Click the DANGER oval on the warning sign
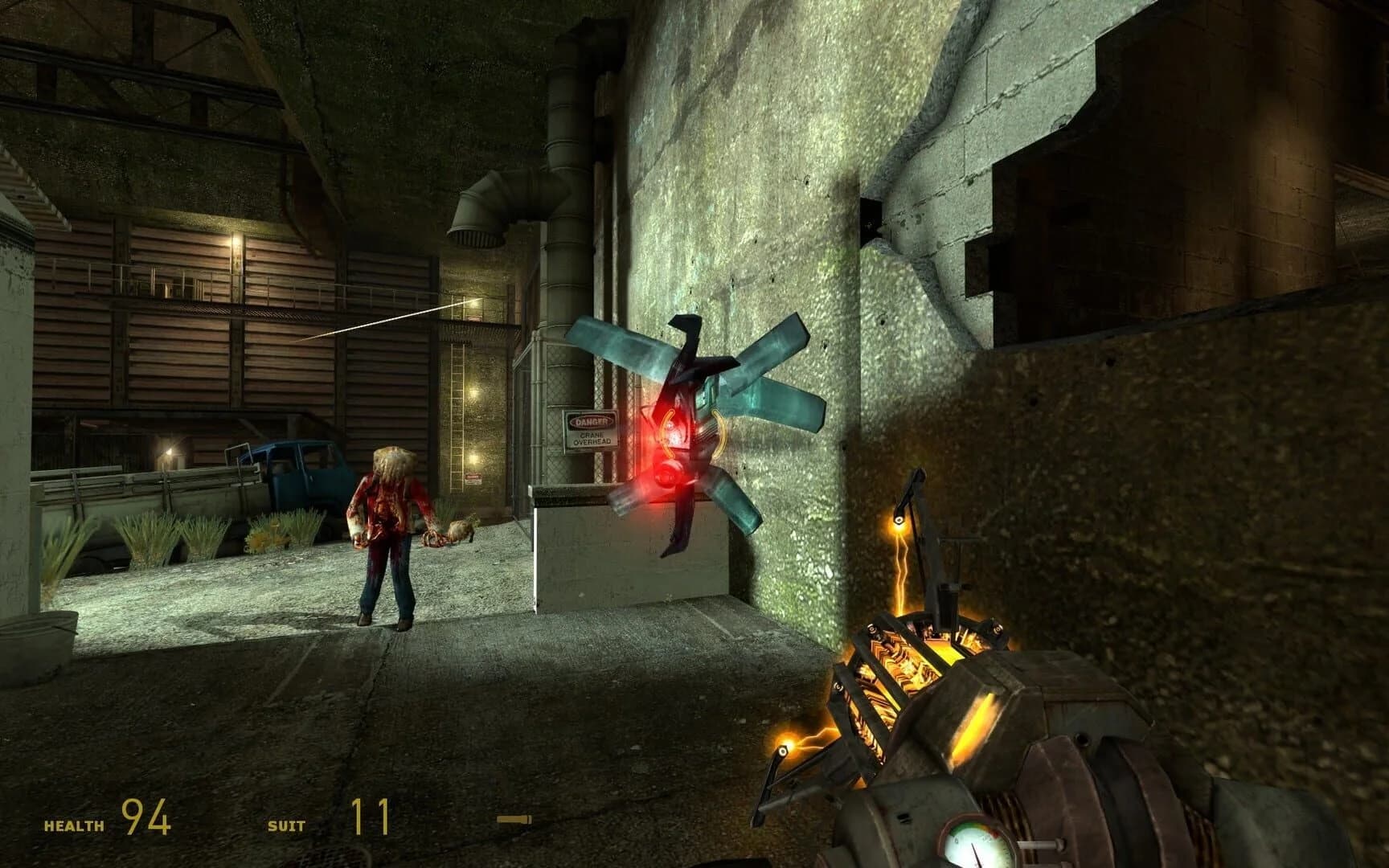Viewport: 1389px width, 868px height. (594, 420)
